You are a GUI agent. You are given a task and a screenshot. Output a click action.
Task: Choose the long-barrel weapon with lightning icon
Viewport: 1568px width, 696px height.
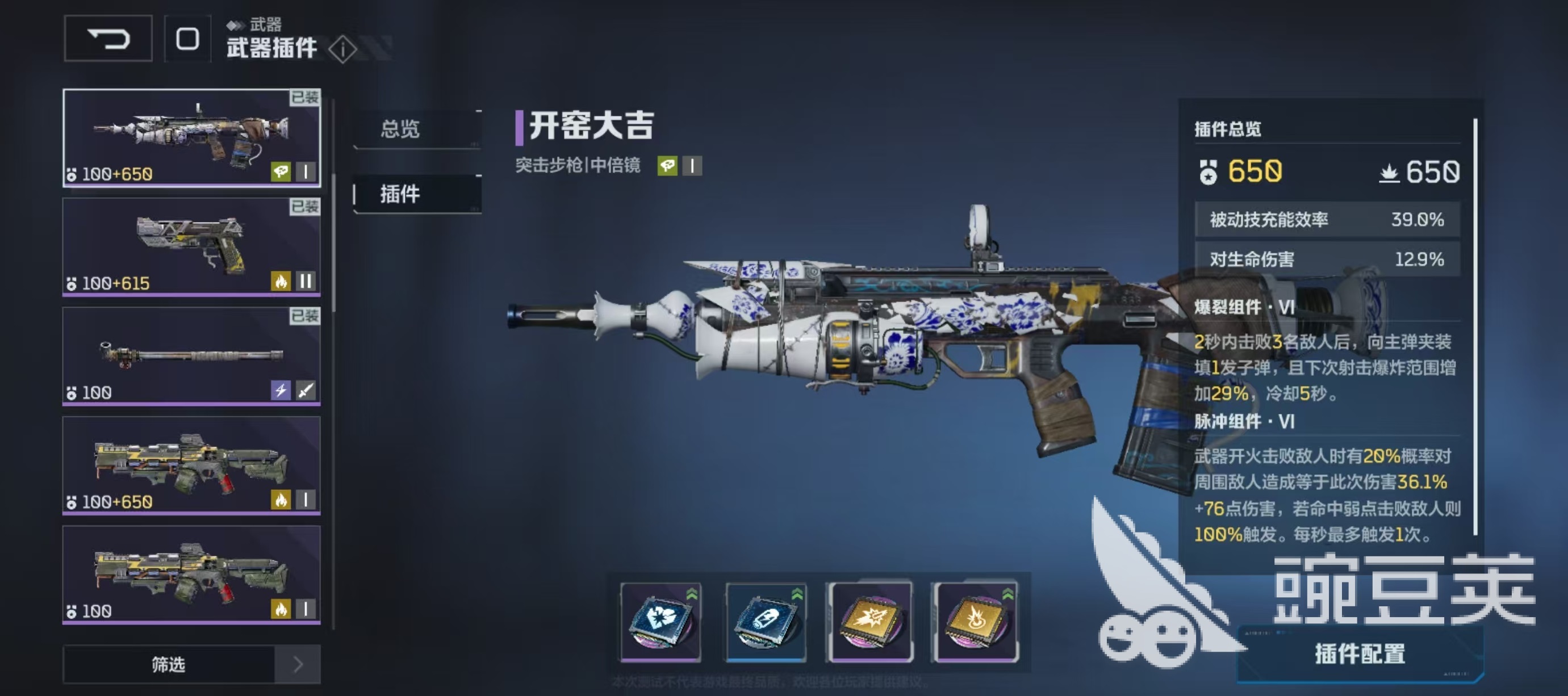click(x=191, y=356)
